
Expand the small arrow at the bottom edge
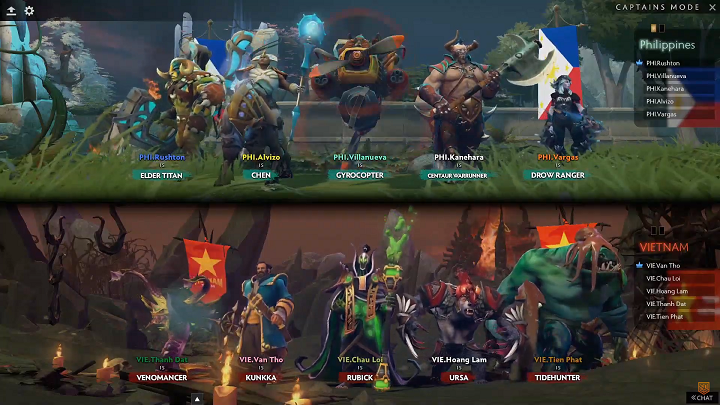(x=197, y=398)
